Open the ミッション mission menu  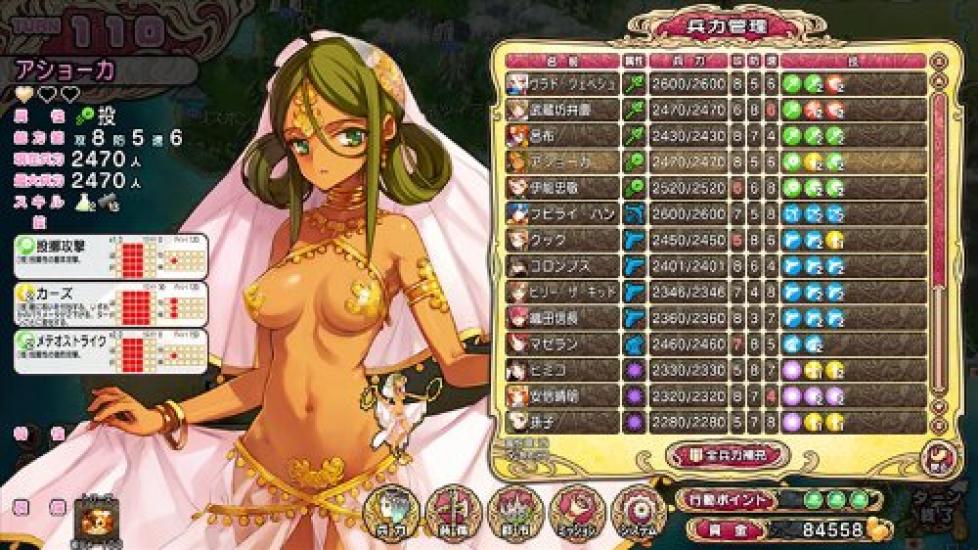pyautogui.click(x=577, y=512)
